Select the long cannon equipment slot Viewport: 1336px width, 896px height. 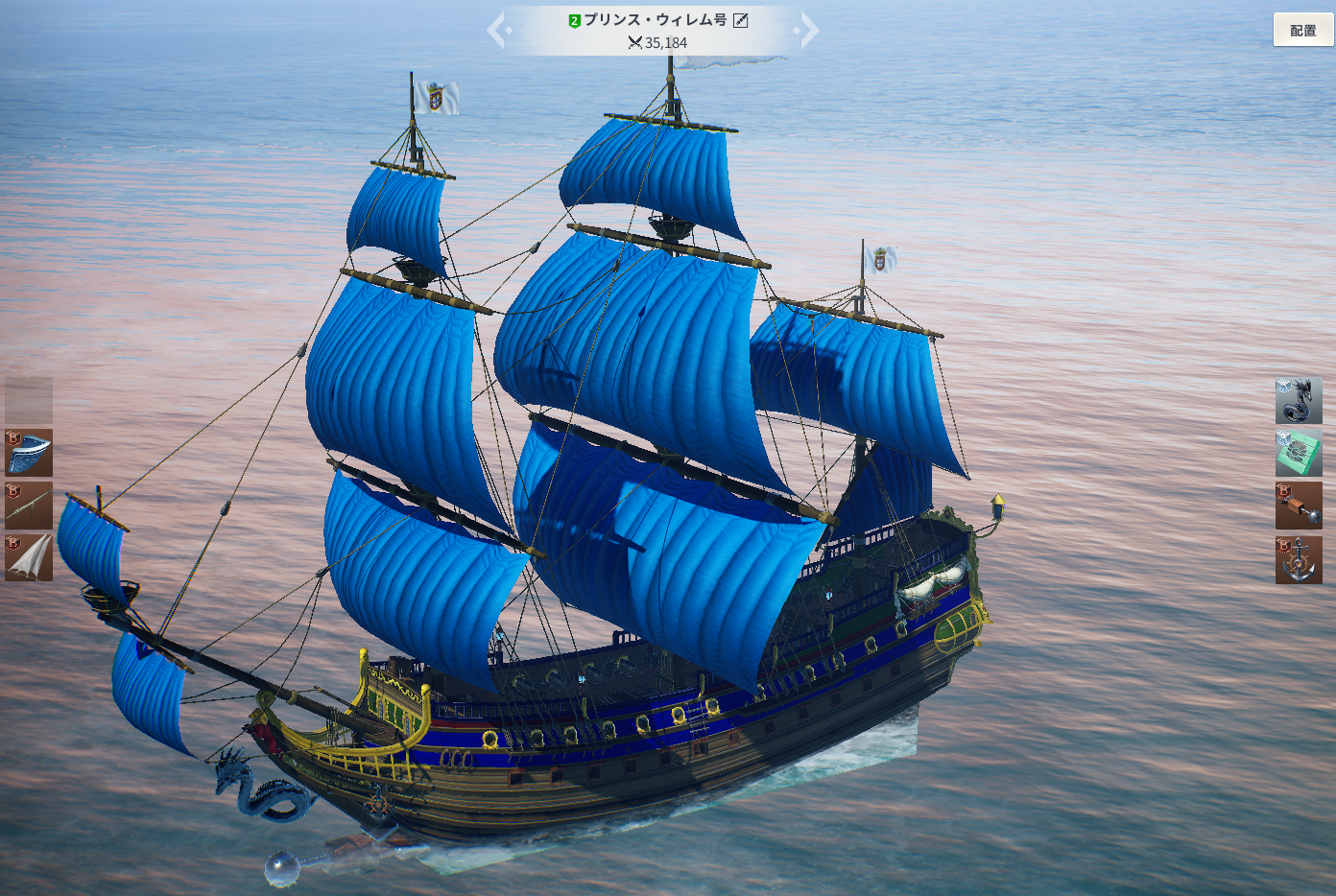[x=29, y=506]
